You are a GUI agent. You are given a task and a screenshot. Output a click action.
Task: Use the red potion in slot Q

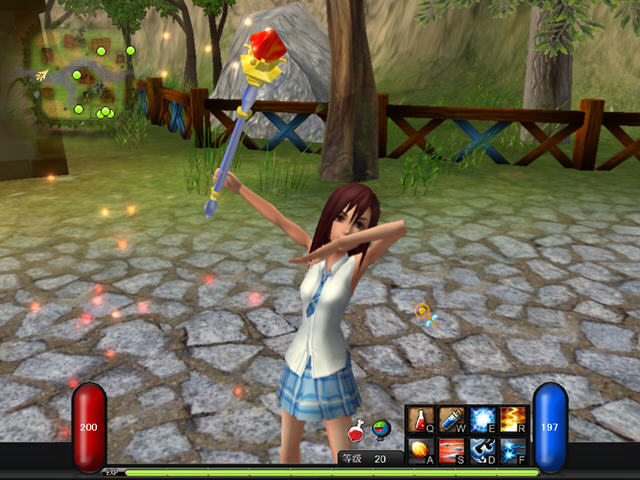(x=420, y=420)
